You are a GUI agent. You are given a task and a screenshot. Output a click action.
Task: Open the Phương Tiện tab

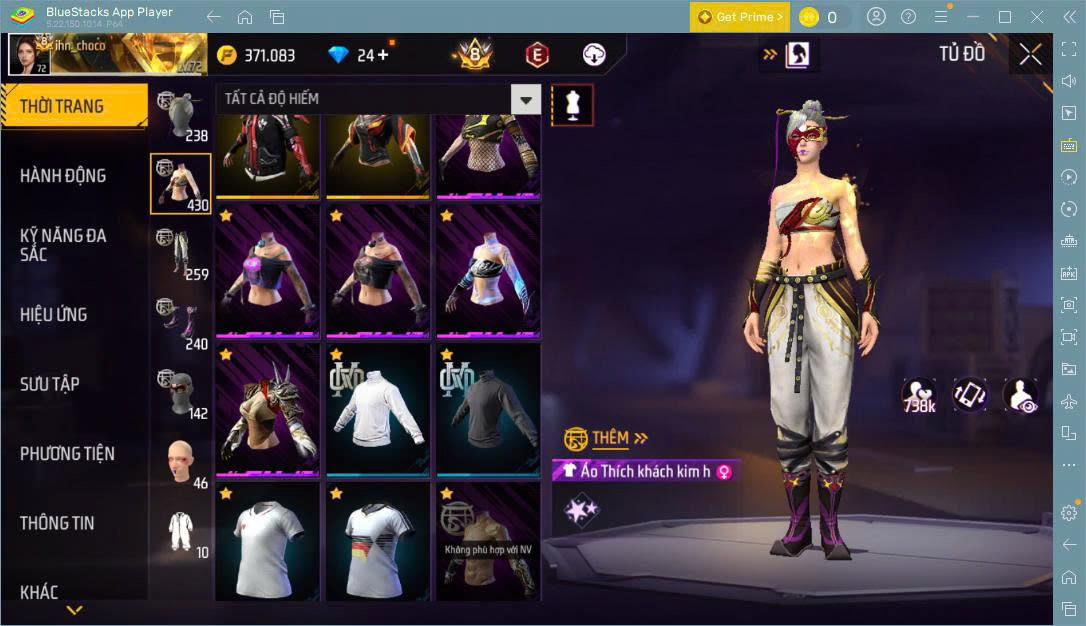67,454
